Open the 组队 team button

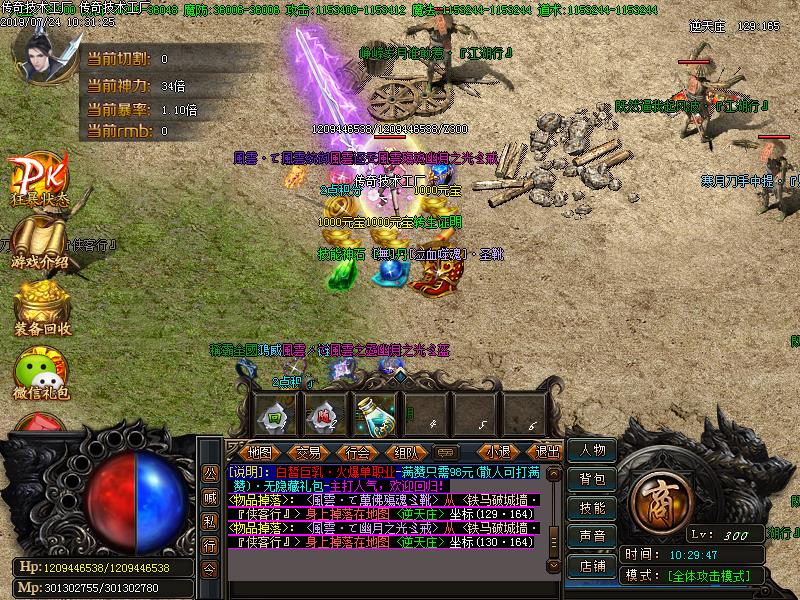(x=406, y=452)
